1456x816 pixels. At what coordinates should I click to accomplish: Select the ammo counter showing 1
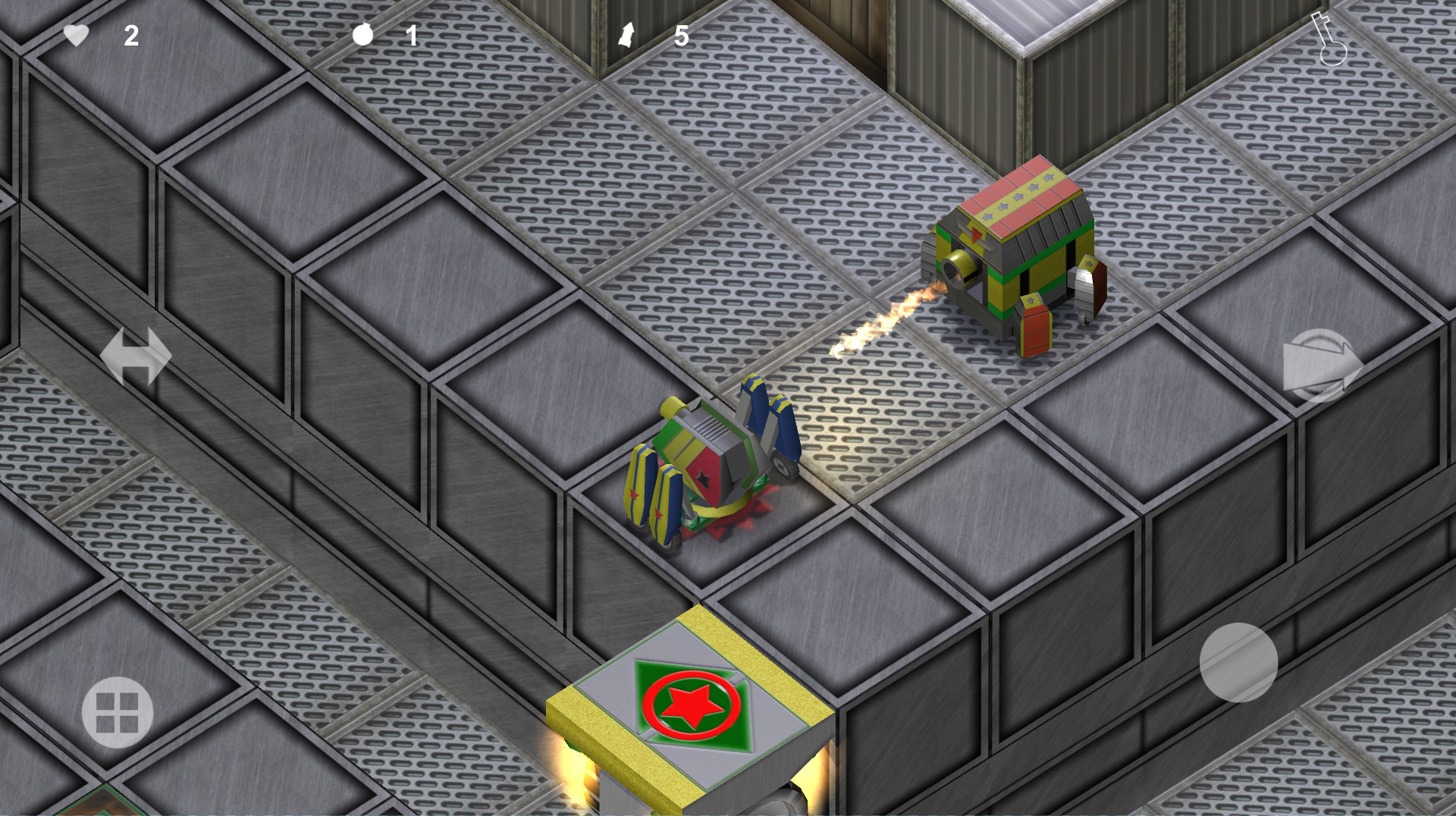tap(412, 36)
